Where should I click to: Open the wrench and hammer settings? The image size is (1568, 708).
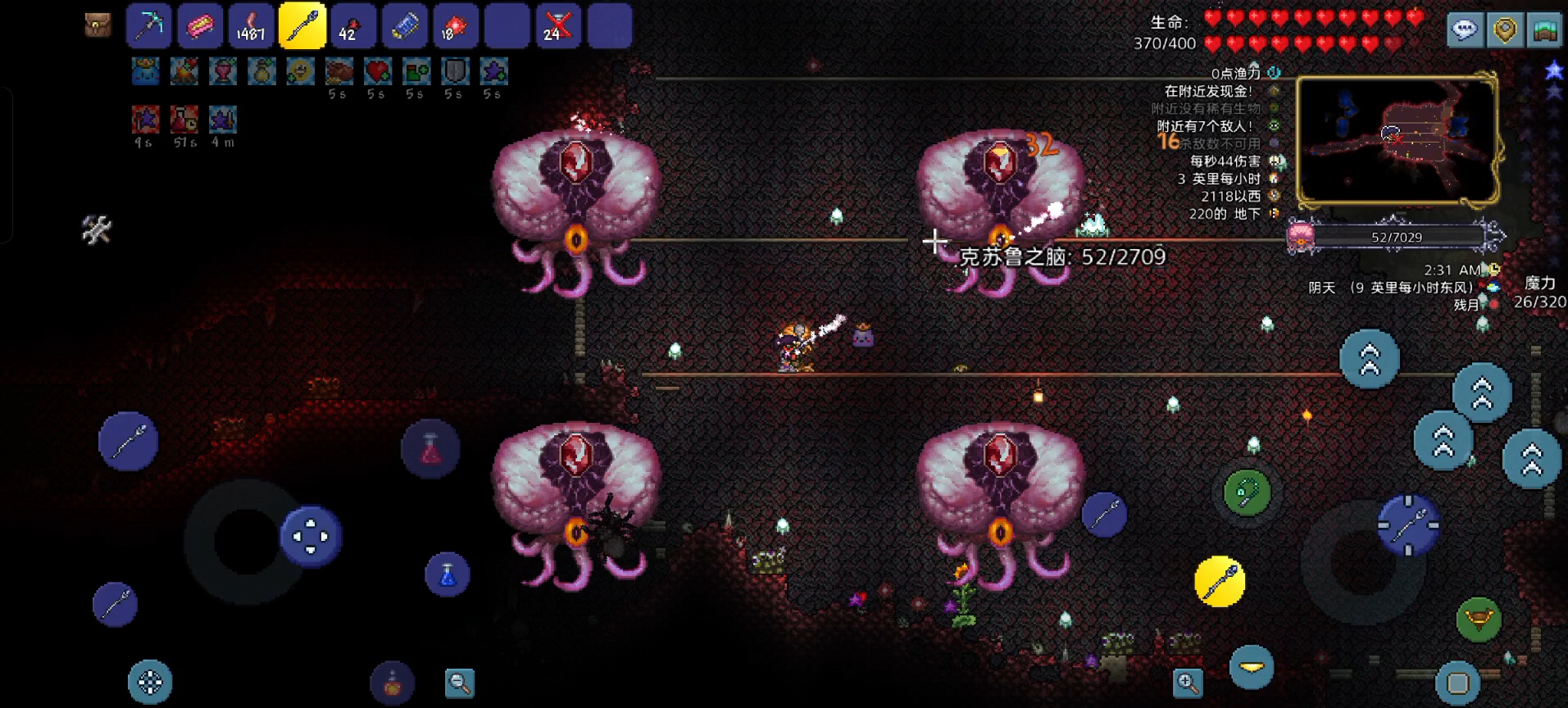97,229
